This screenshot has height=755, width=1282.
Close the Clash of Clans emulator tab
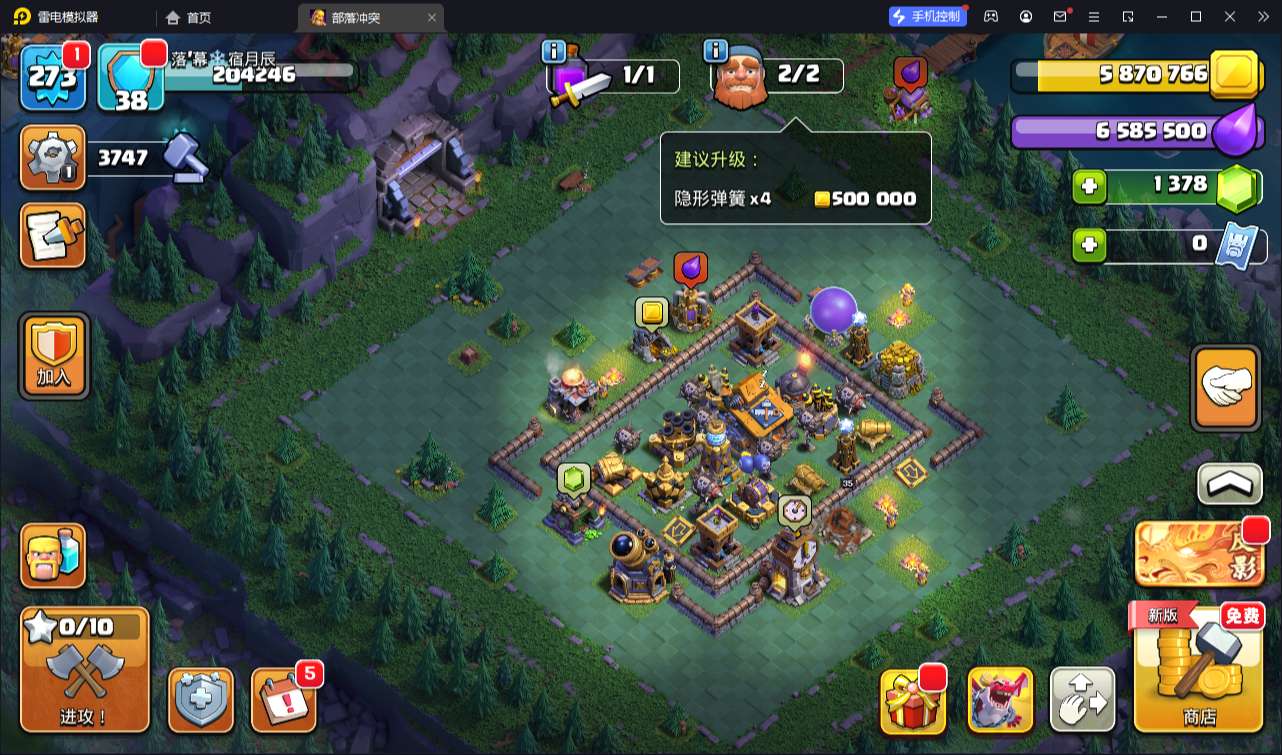click(x=432, y=17)
